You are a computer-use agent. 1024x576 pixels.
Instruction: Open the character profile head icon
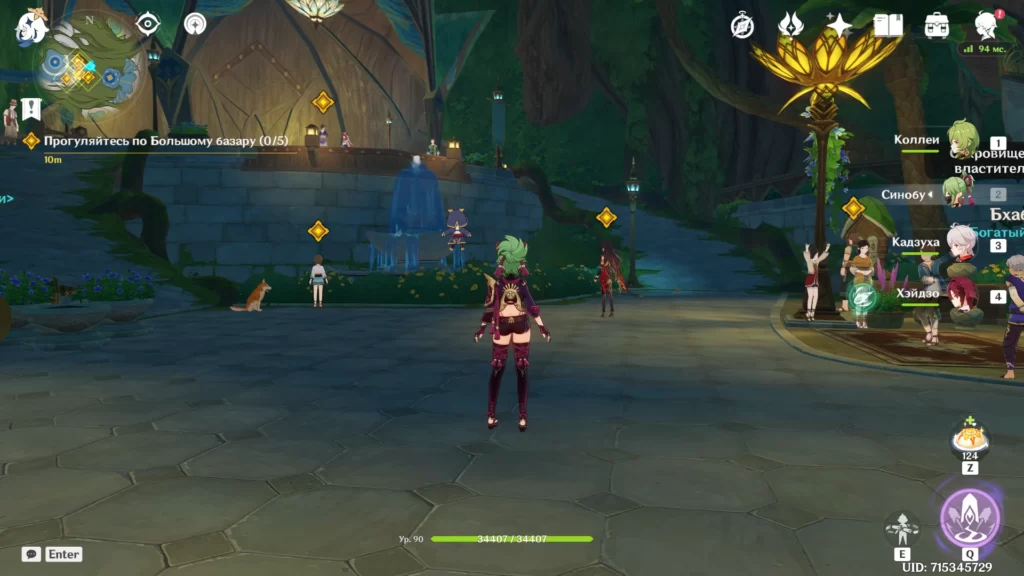(986, 25)
